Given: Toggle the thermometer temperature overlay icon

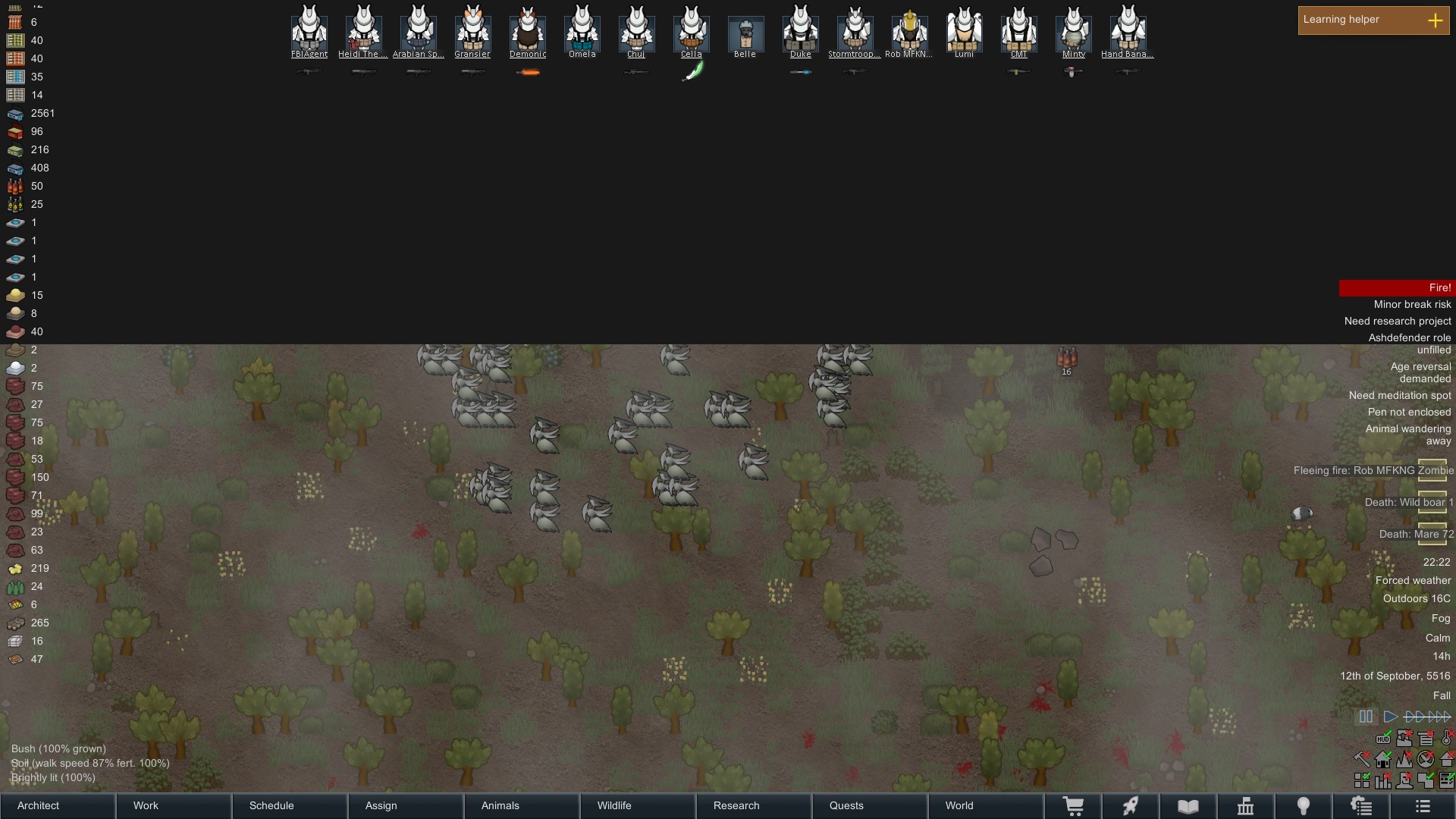Looking at the screenshot, I should click(x=1445, y=739).
